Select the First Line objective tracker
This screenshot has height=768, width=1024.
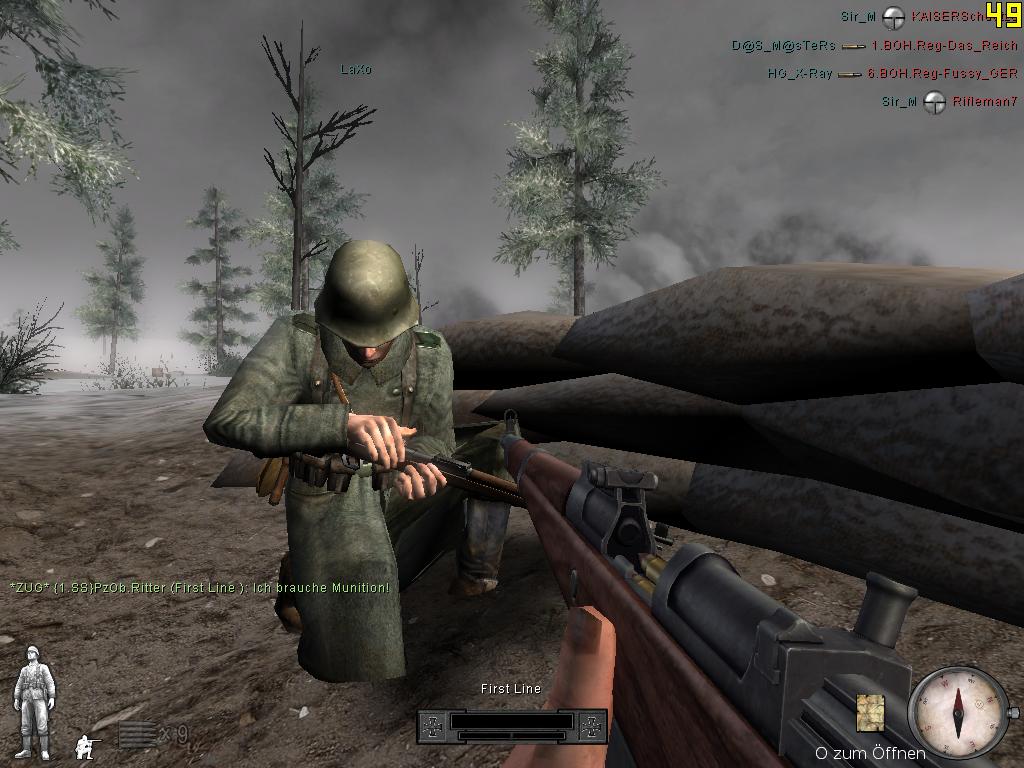(x=511, y=723)
